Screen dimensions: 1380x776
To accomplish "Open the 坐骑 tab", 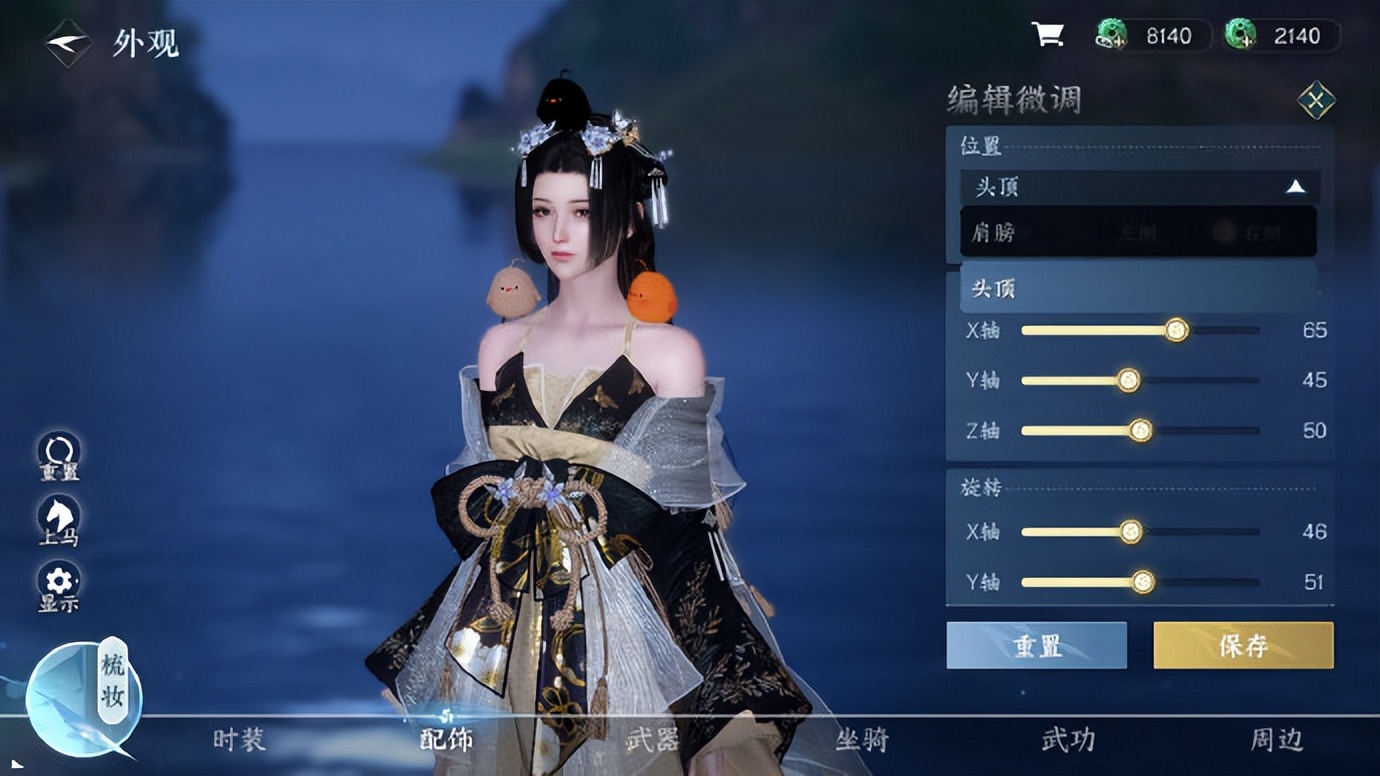I will pyautogui.click(x=862, y=740).
